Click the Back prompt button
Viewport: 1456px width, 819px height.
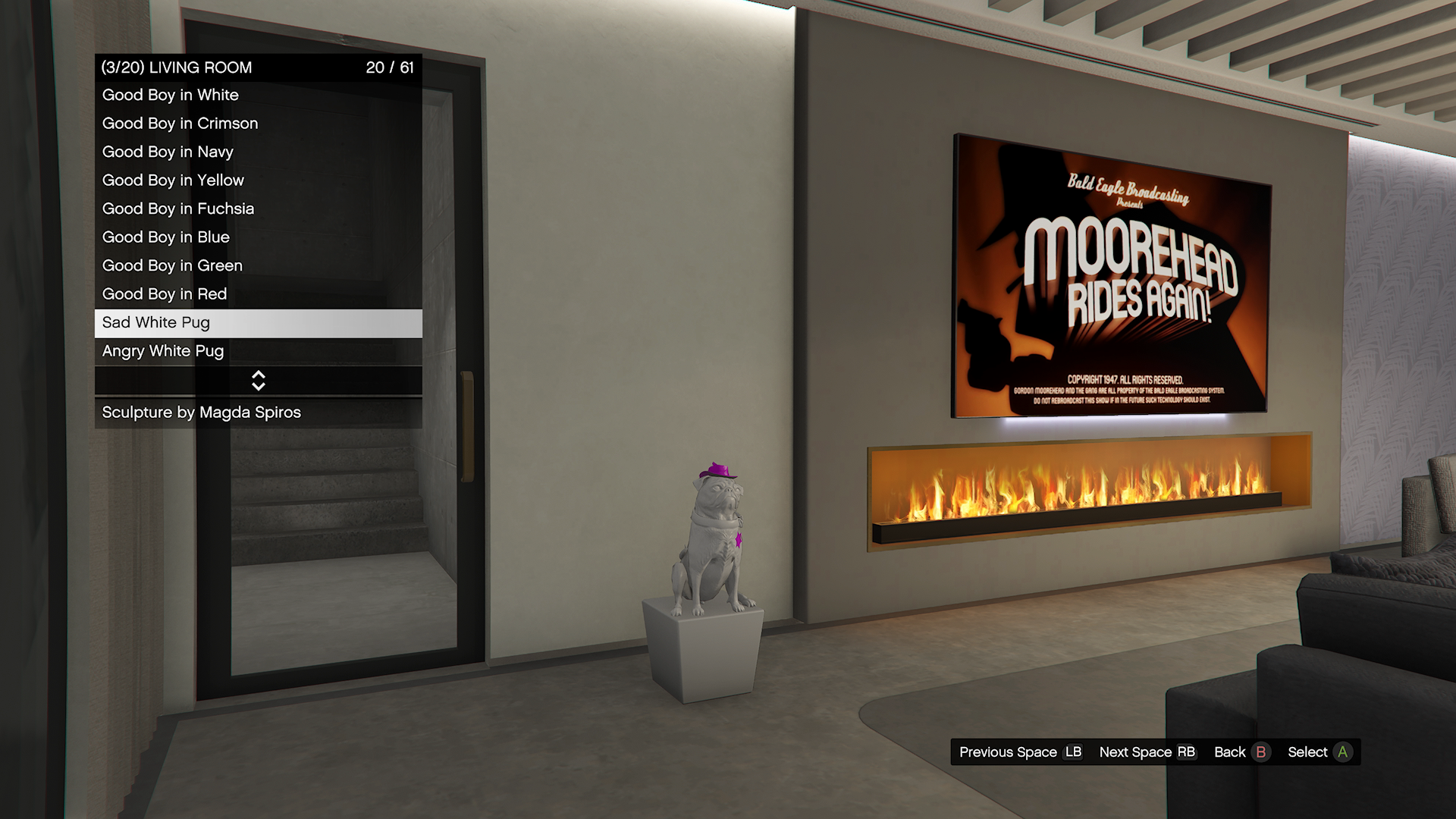pos(1241,752)
